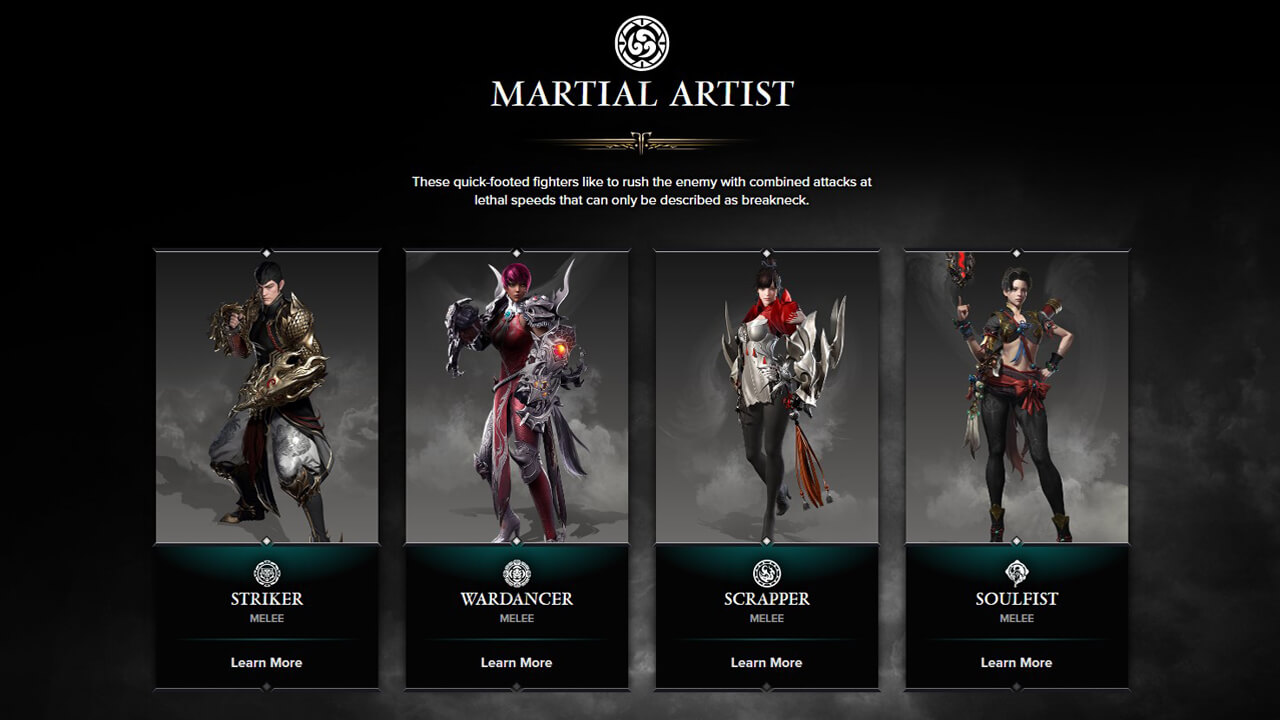Click the Wardancer class emblem icon
Image resolution: width=1280 pixels, height=720 pixels.
pos(517,573)
